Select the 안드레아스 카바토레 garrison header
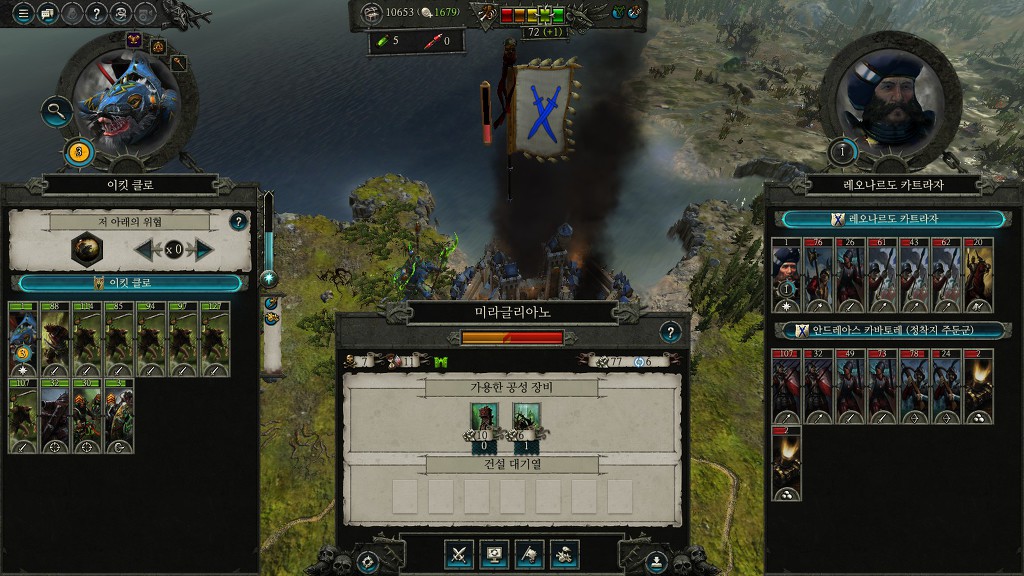1024x576 pixels. 894,330
